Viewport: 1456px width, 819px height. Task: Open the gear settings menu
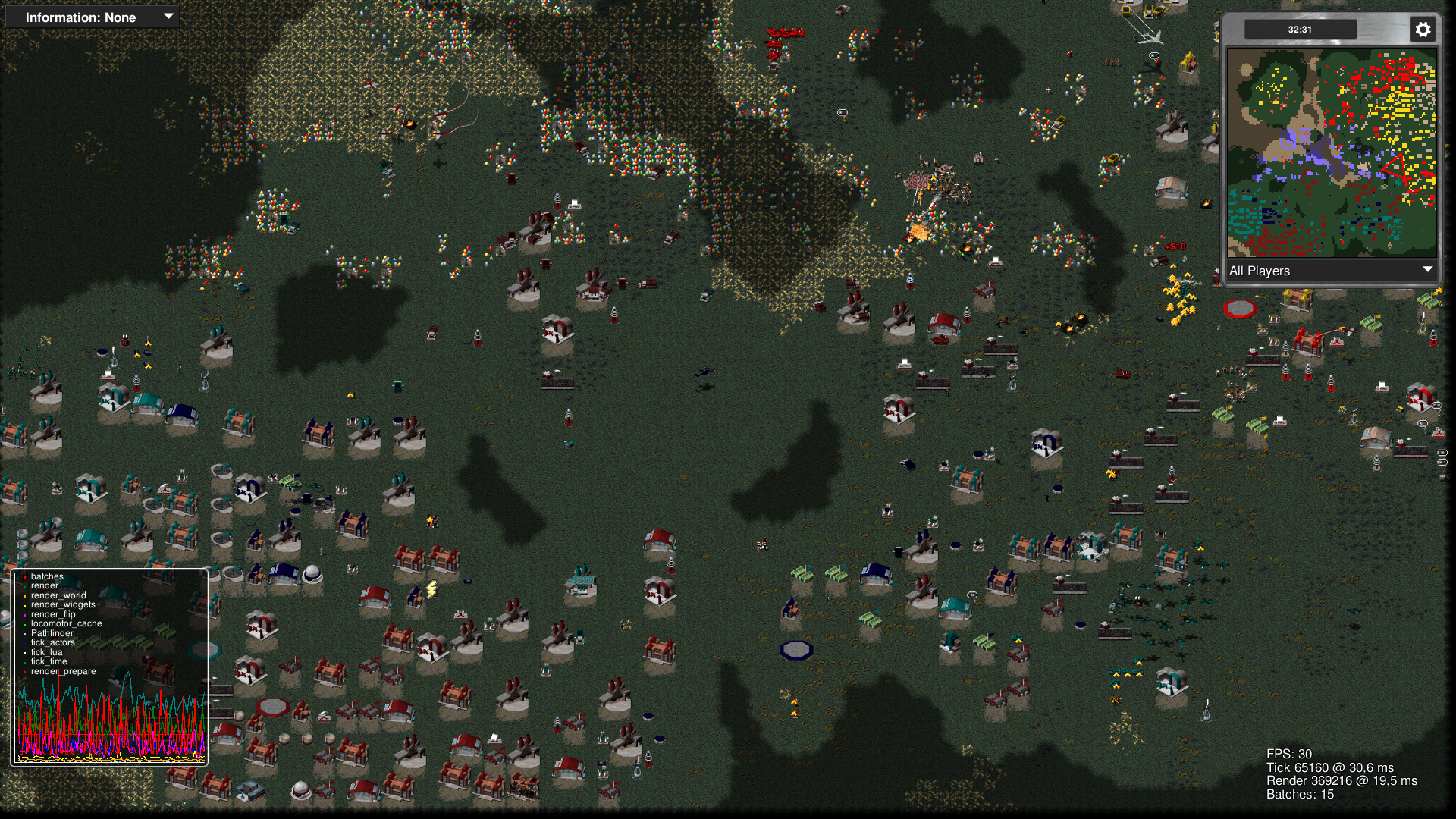1423,30
